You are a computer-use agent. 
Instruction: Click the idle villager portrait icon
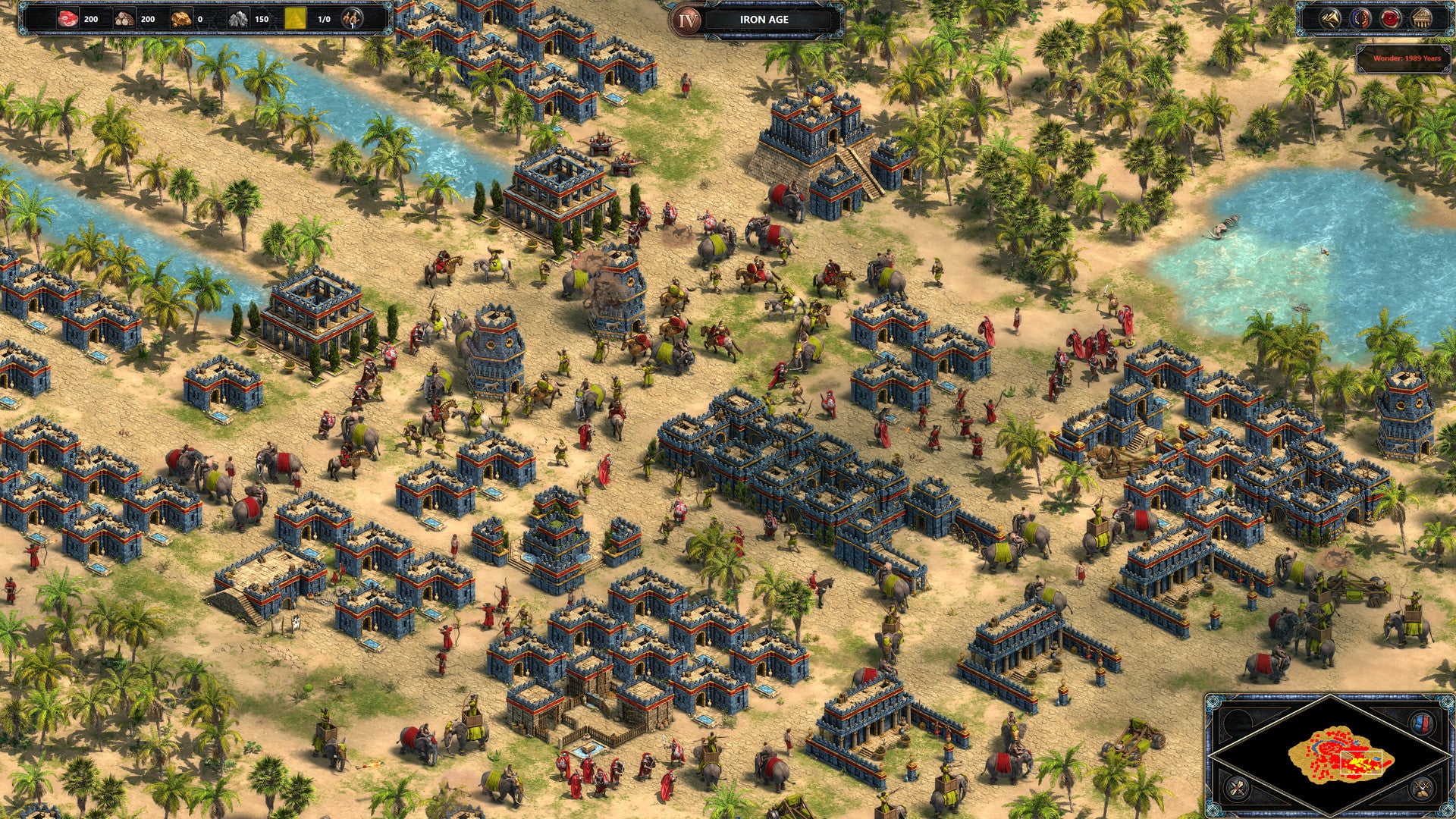click(352, 19)
